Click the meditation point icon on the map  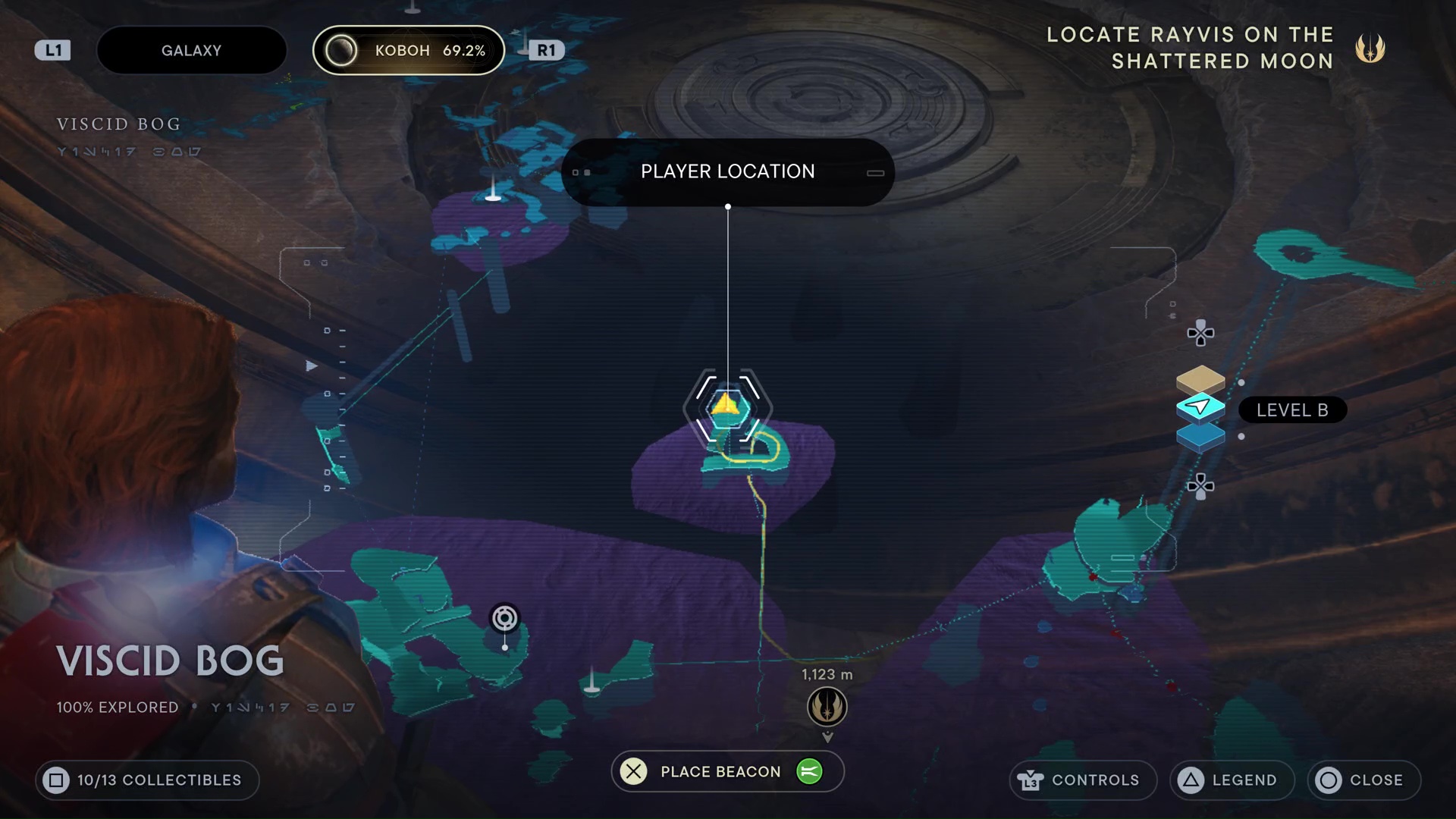504,618
